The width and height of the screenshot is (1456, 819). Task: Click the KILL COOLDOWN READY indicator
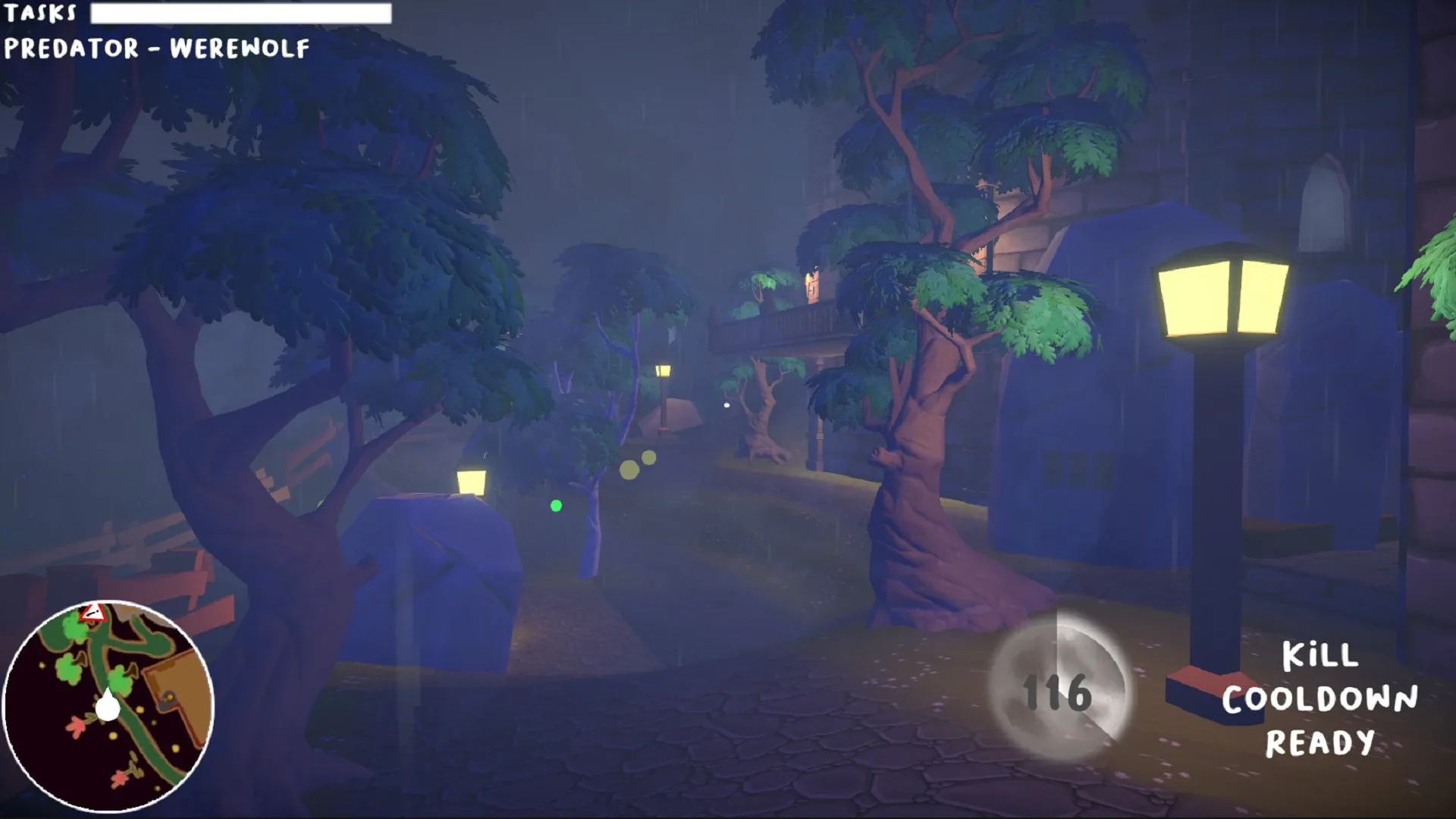tap(1323, 700)
